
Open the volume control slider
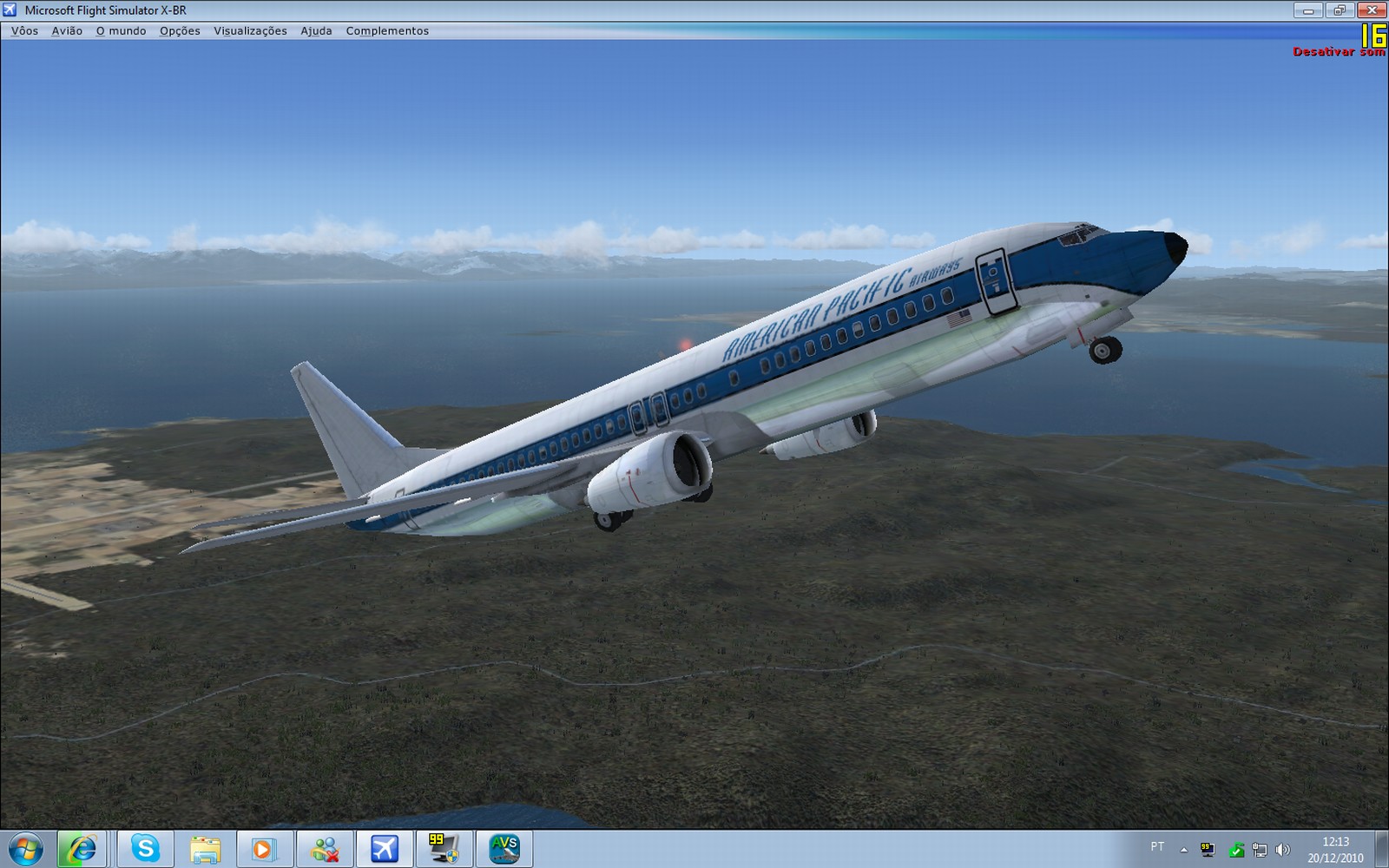tap(1283, 849)
